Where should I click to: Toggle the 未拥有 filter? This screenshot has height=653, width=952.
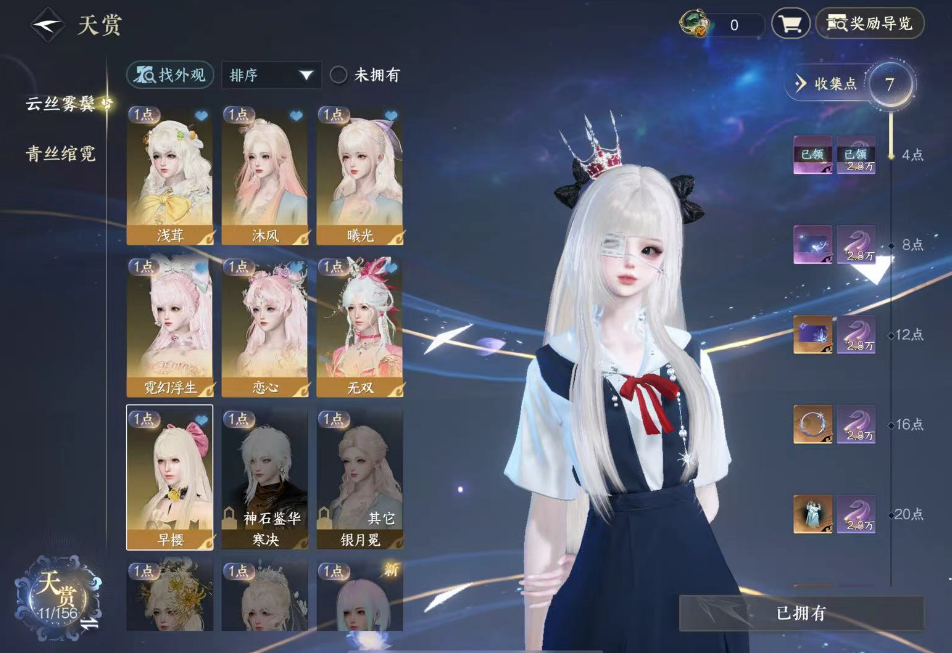(340, 75)
